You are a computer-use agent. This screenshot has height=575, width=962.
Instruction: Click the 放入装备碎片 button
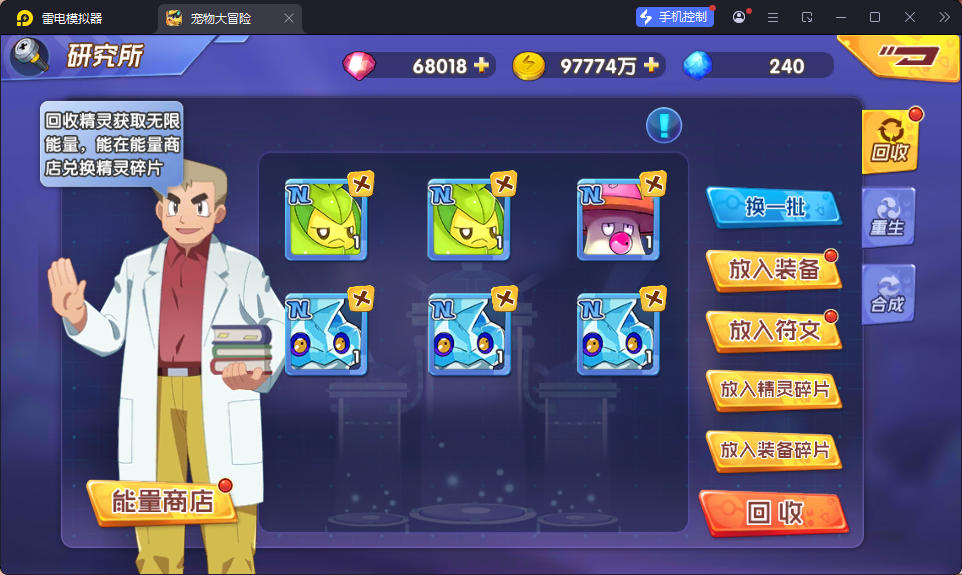(773, 451)
